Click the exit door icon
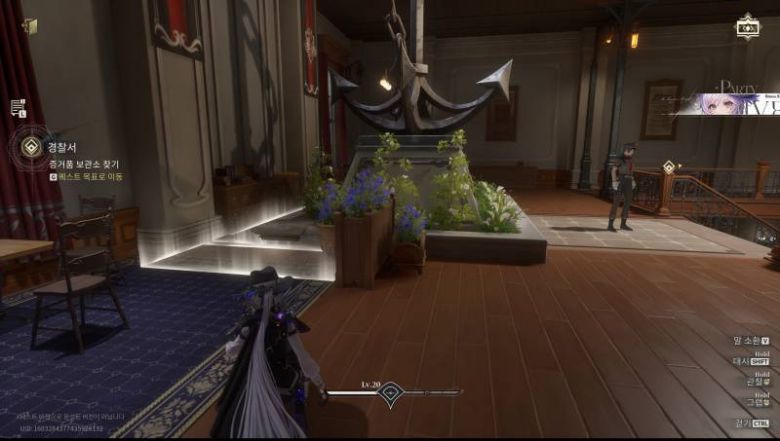 (x=30, y=26)
